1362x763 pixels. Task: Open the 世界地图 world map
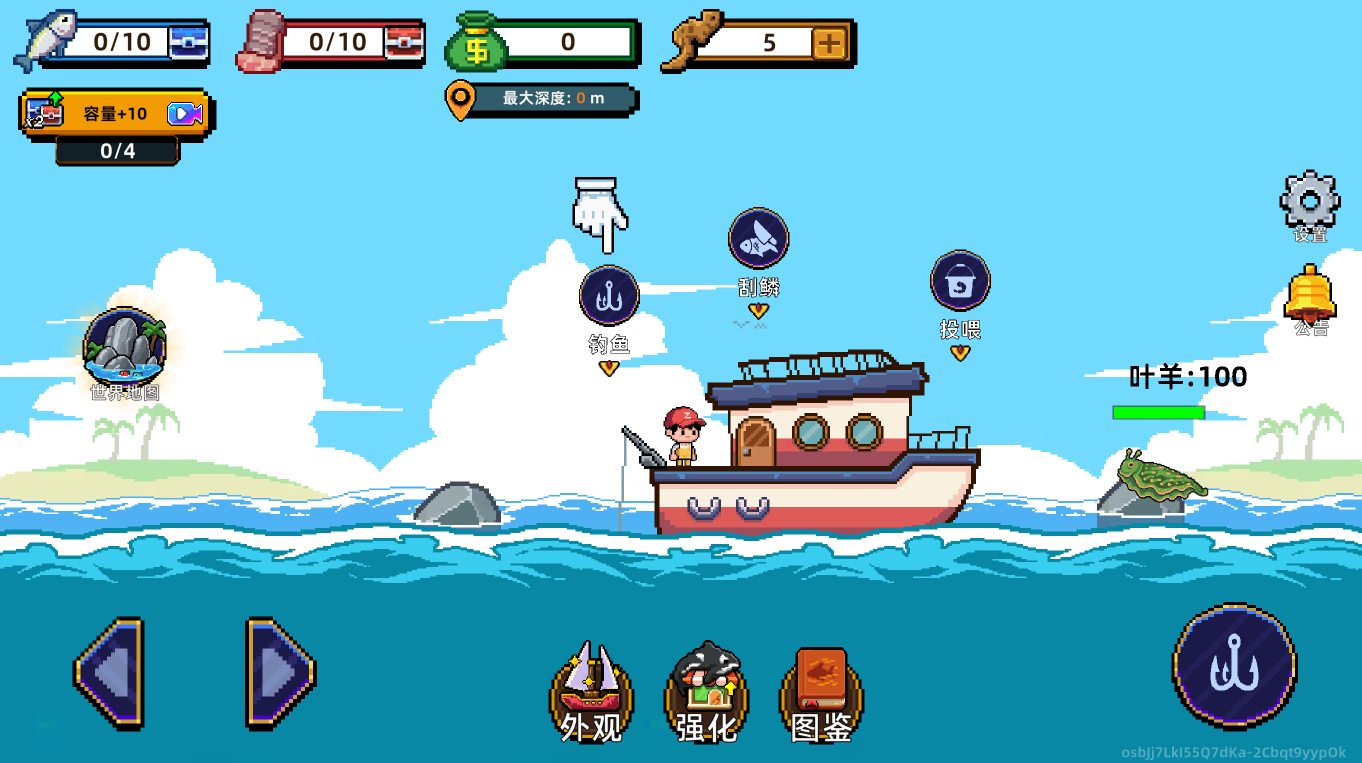pos(125,346)
